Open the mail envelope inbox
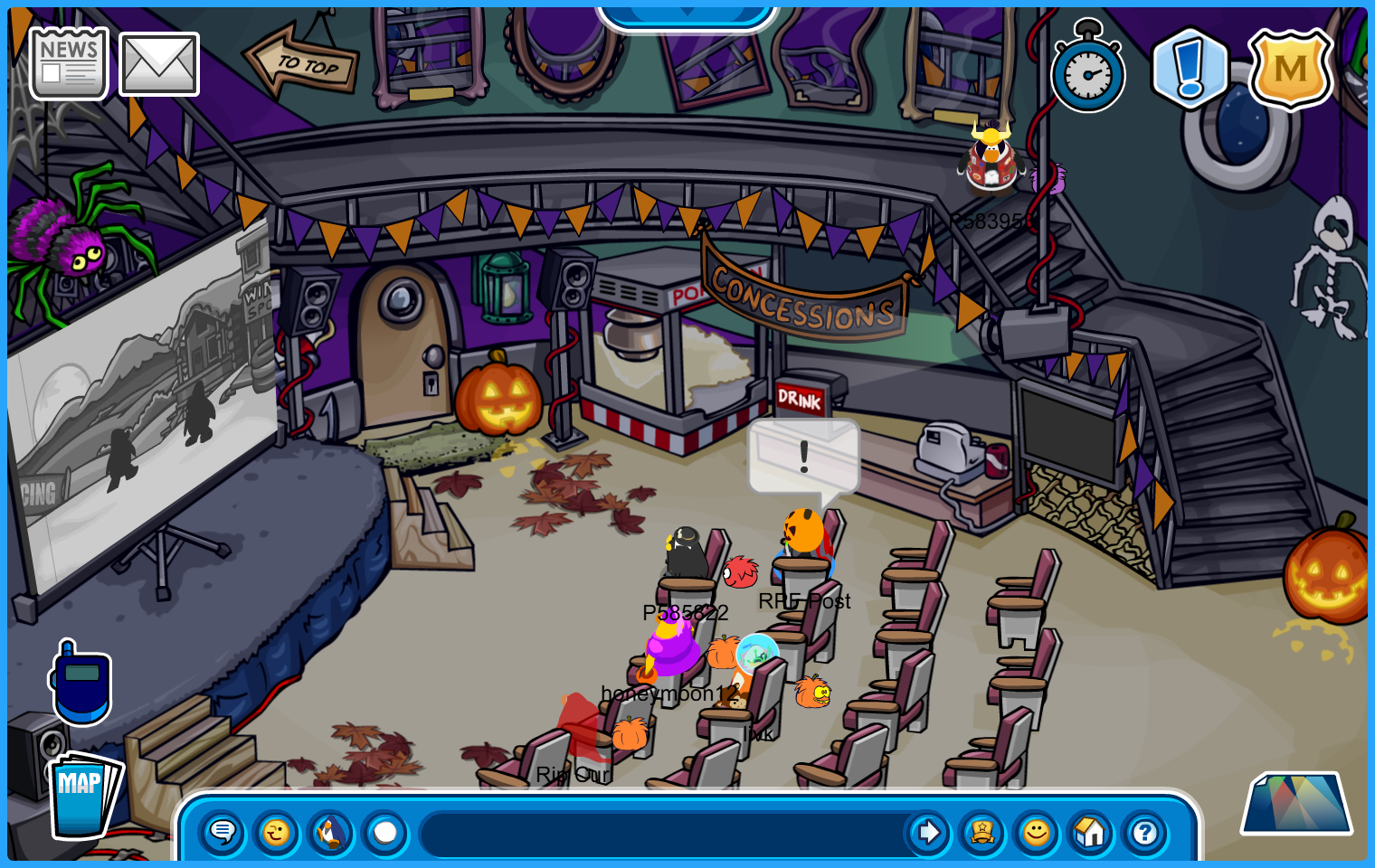The height and width of the screenshot is (868, 1375). 159,64
